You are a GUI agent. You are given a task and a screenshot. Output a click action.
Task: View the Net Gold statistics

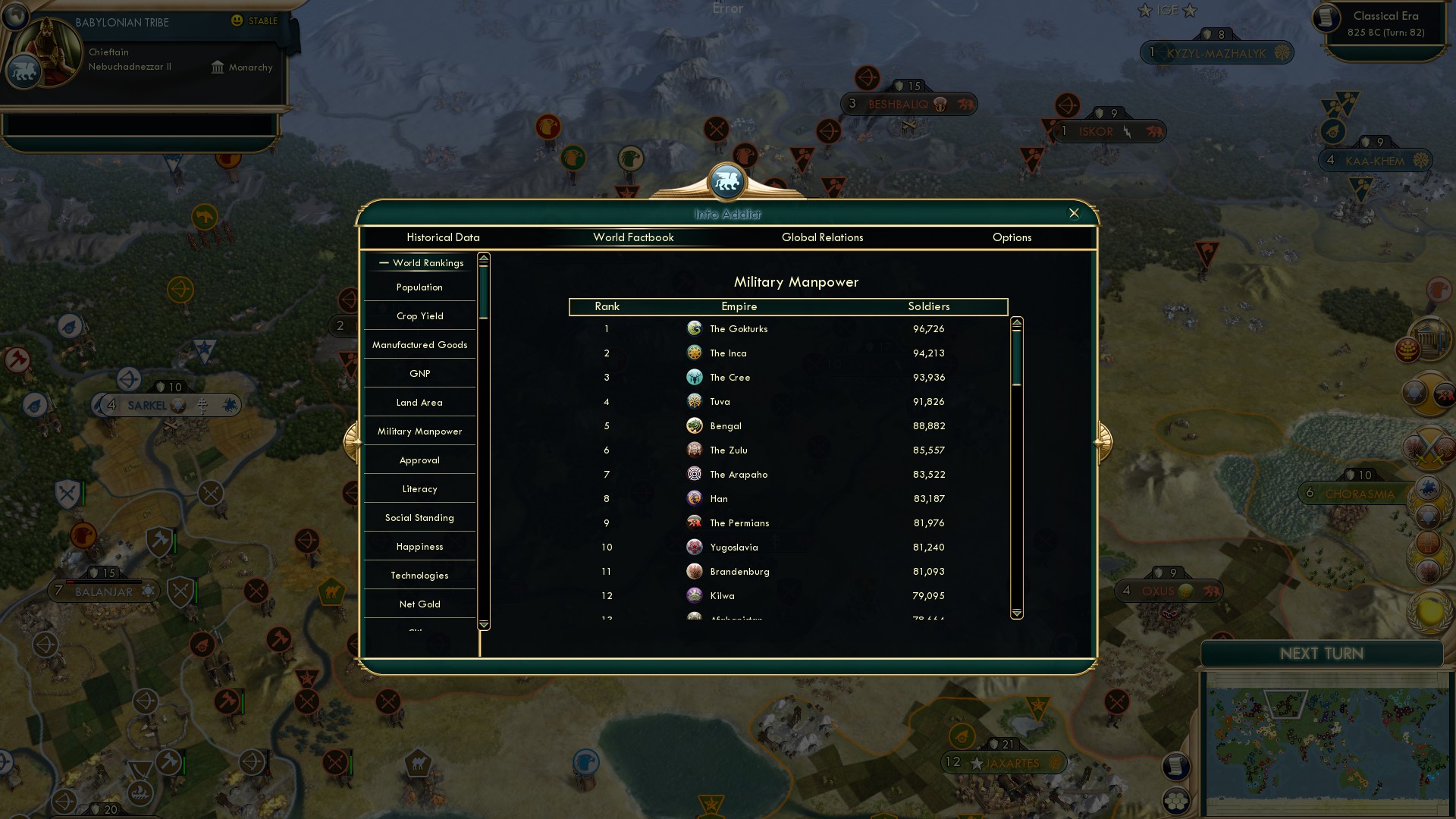pos(419,604)
